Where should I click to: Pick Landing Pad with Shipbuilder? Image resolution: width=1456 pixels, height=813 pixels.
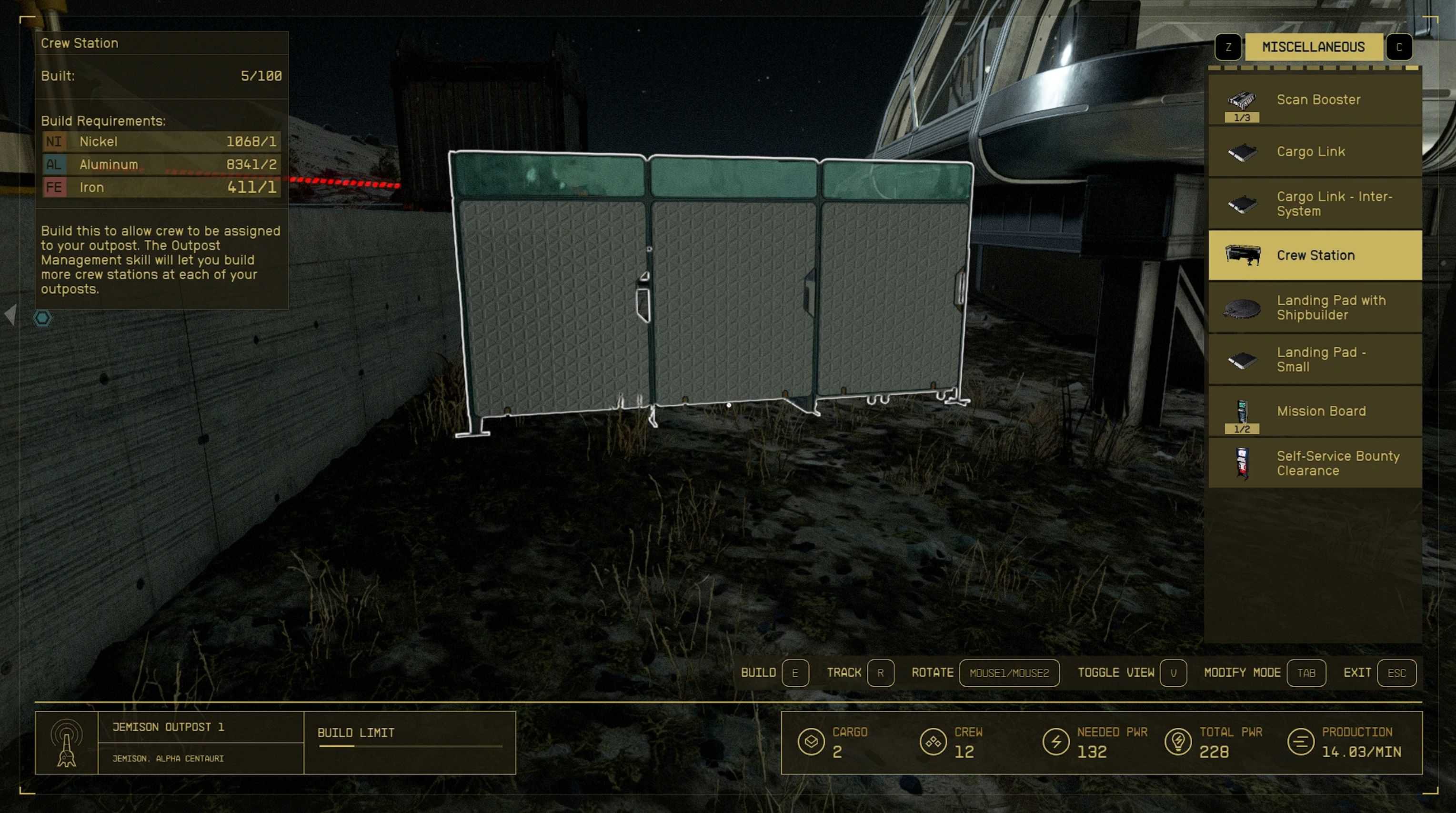point(1315,308)
